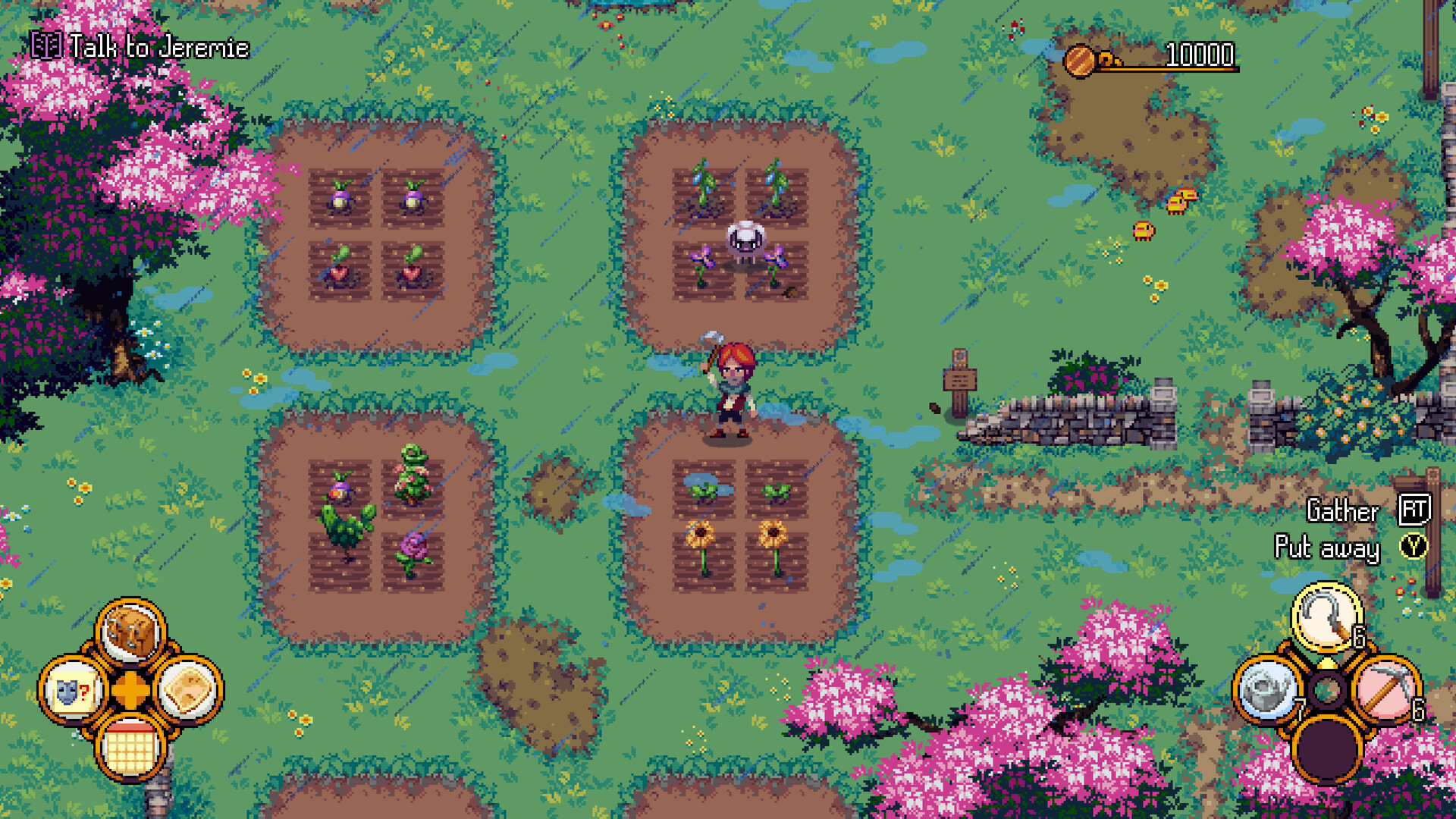Image resolution: width=1456 pixels, height=819 pixels.
Task: Click the white sheep in the crop field
Action: [745, 243]
